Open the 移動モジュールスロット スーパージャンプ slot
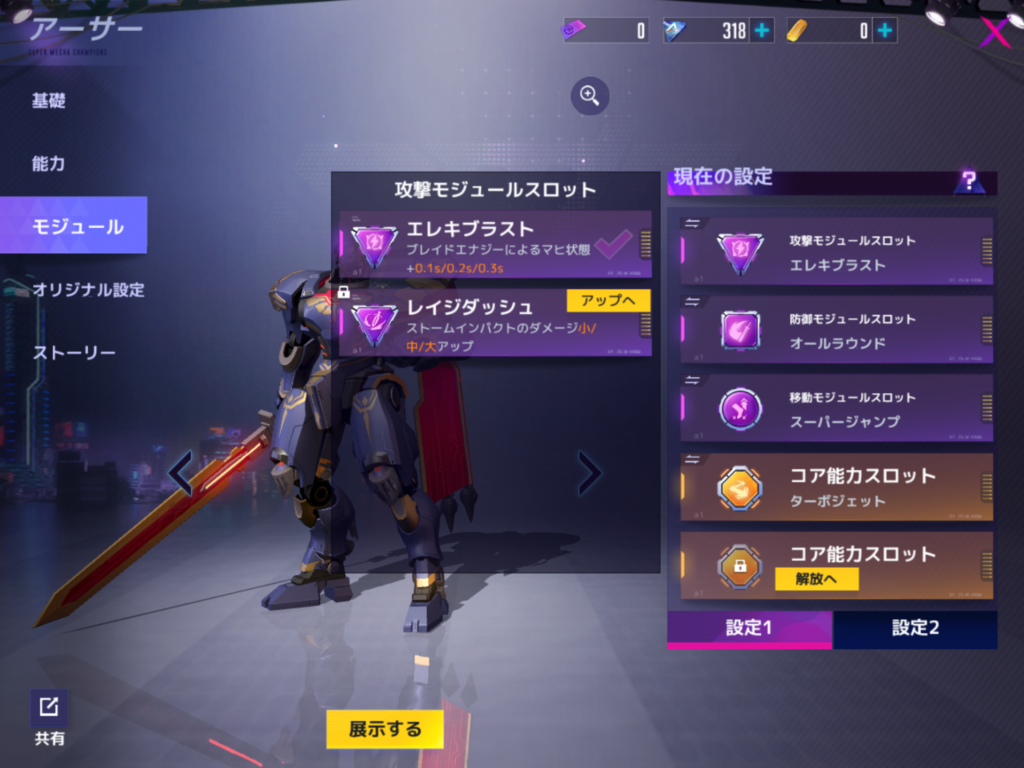Screen dimensions: 1024x768 click(x=837, y=408)
